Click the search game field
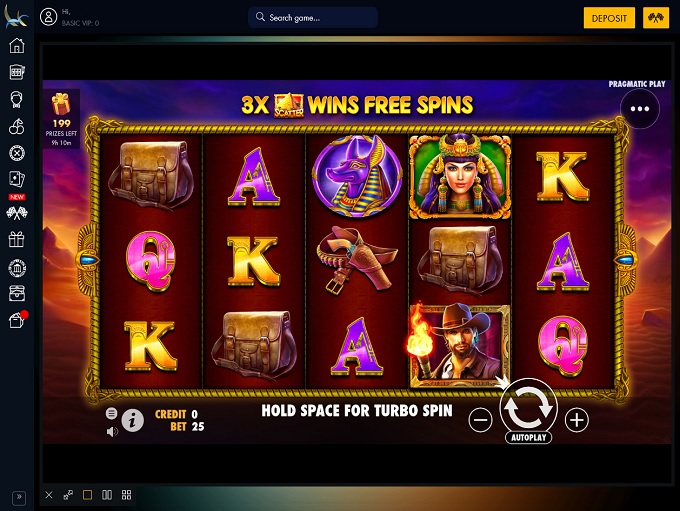The height and width of the screenshot is (511, 680). (313, 18)
